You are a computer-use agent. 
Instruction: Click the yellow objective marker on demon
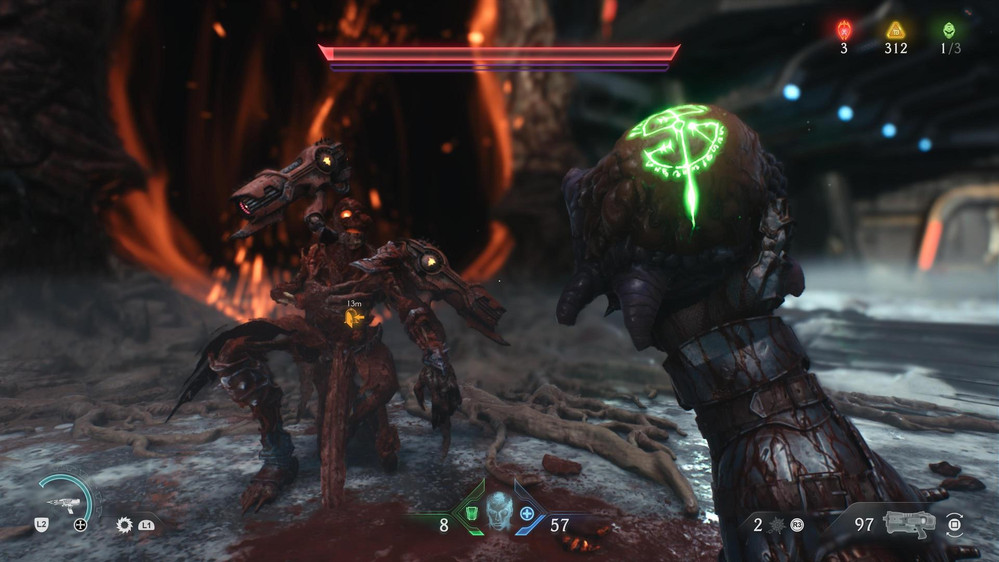pyautogui.click(x=353, y=318)
